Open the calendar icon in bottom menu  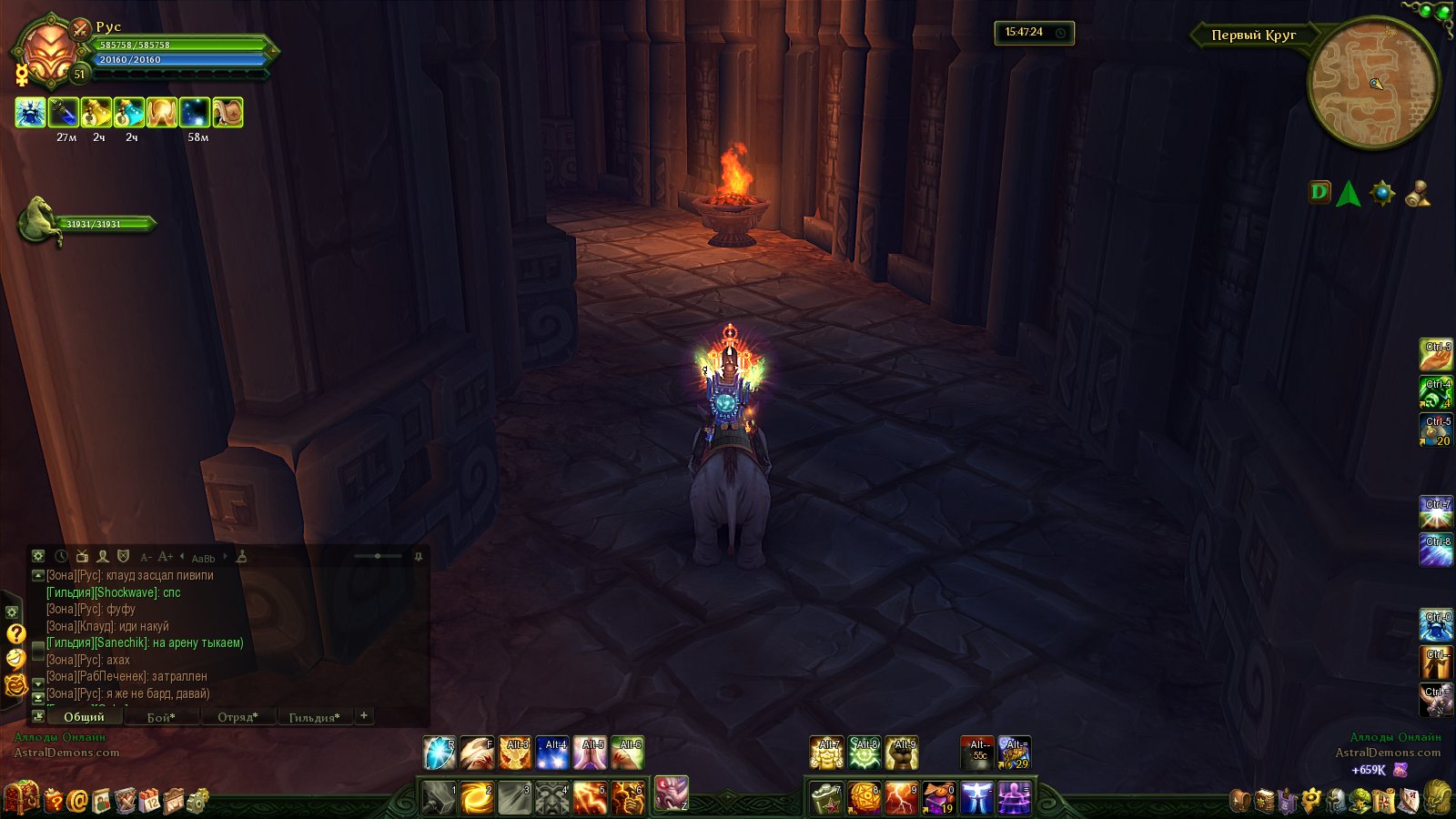(x=150, y=801)
